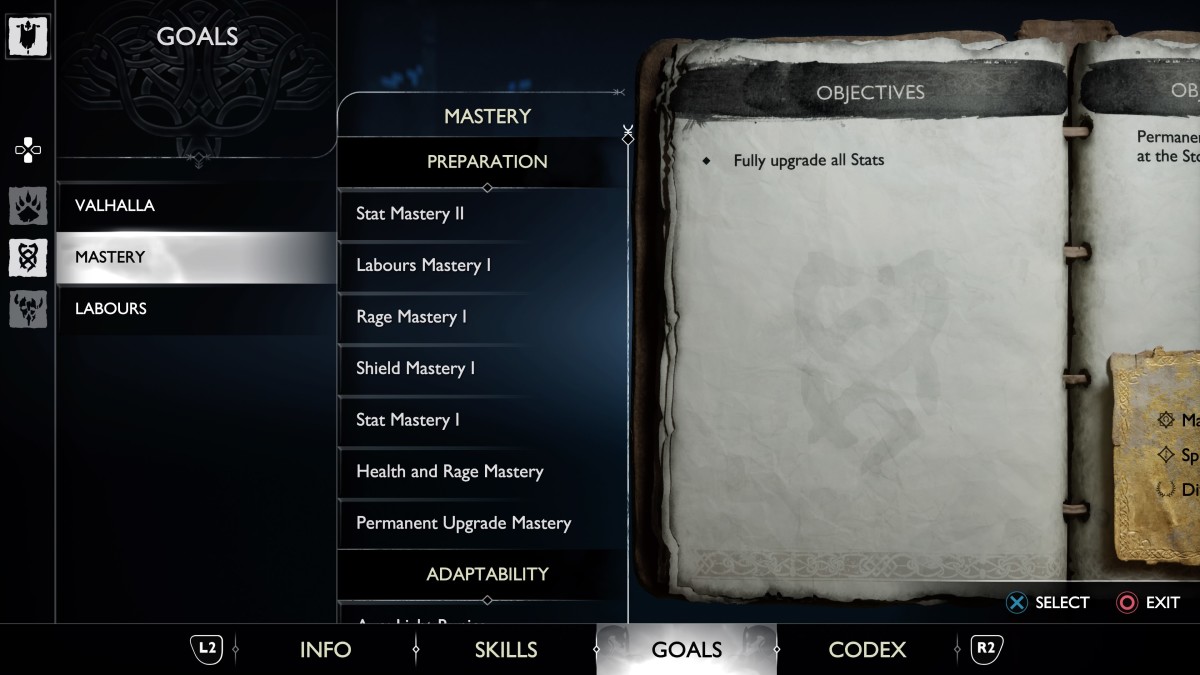Click the horned helmet Labours icon
Image resolution: width=1200 pixels, height=675 pixels.
pyautogui.click(x=28, y=309)
